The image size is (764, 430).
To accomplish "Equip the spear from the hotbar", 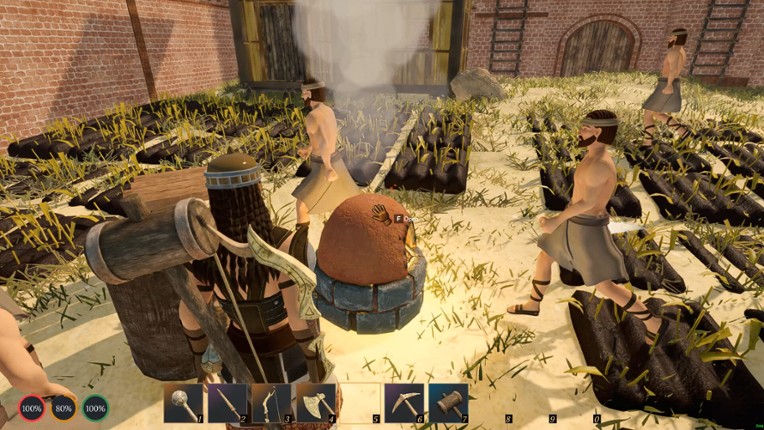I will pos(228,403).
